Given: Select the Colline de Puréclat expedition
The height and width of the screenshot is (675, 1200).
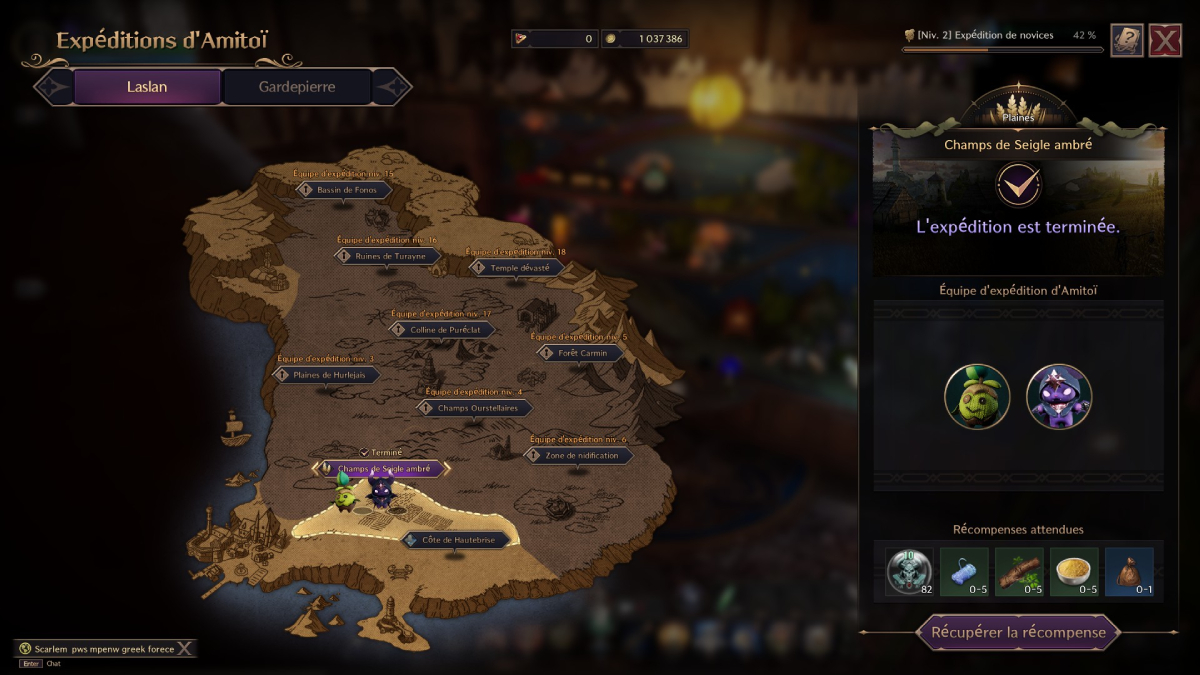Looking at the screenshot, I should [x=442, y=330].
